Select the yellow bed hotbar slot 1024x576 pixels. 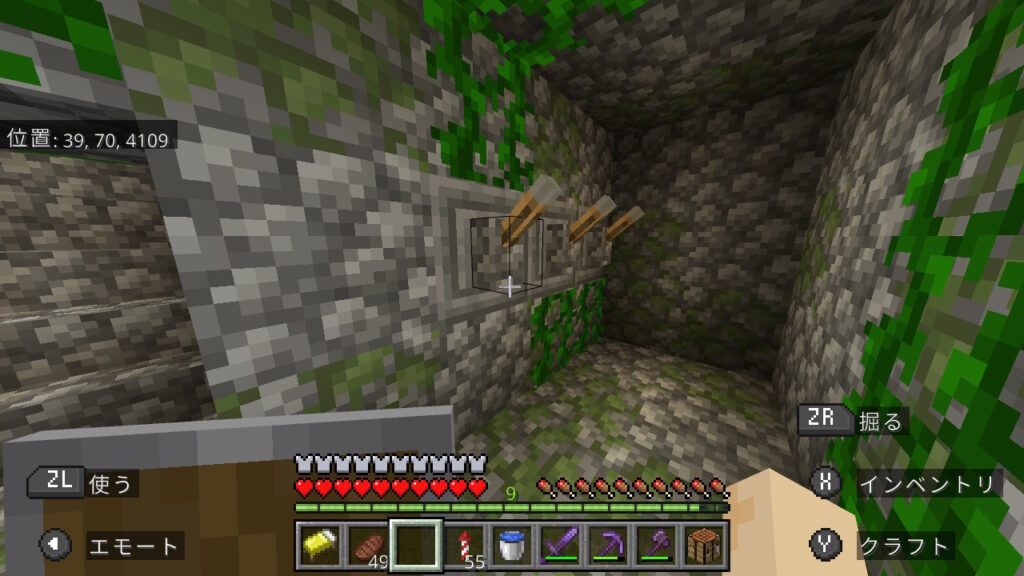coord(319,545)
